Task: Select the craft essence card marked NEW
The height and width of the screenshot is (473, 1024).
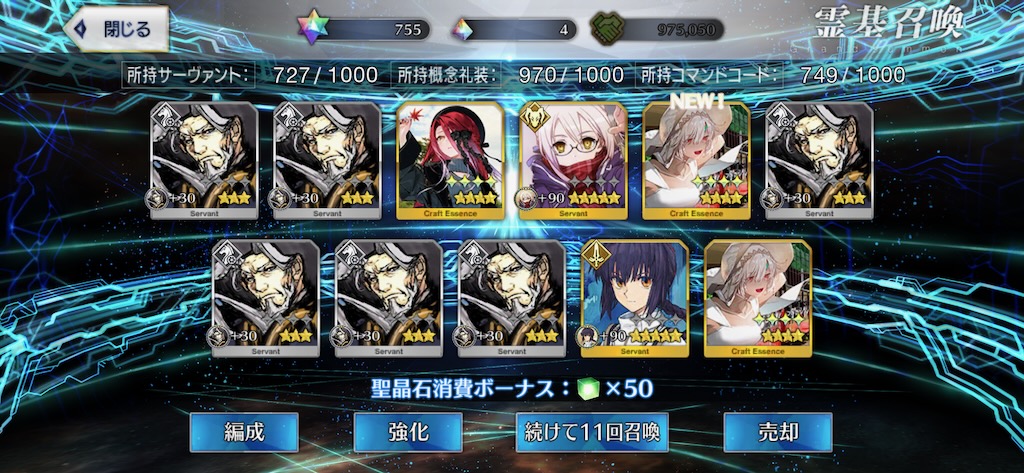Action: 696,160
